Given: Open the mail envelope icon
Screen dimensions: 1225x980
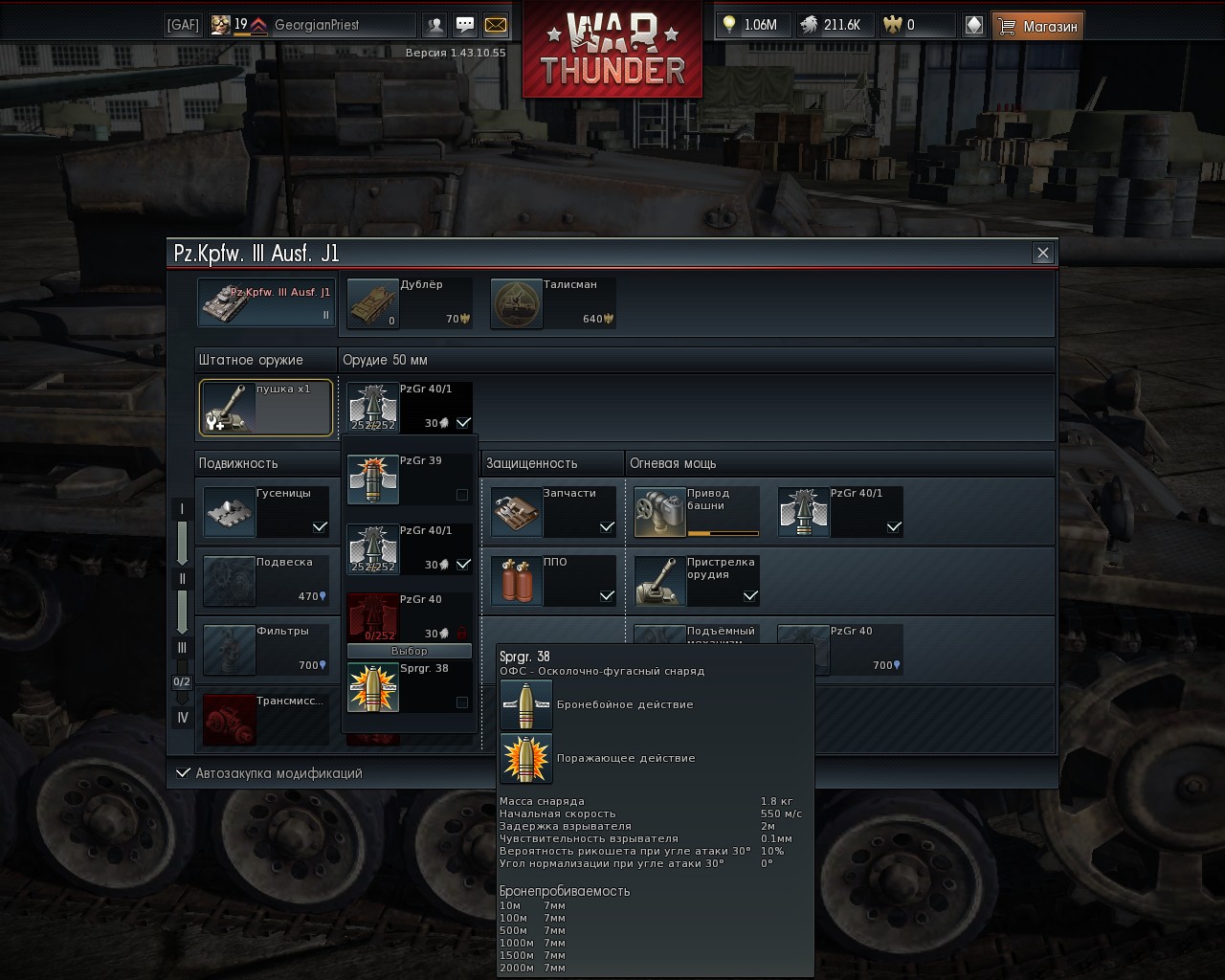Looking at the screenshot, I should click(x=496, y=25).
